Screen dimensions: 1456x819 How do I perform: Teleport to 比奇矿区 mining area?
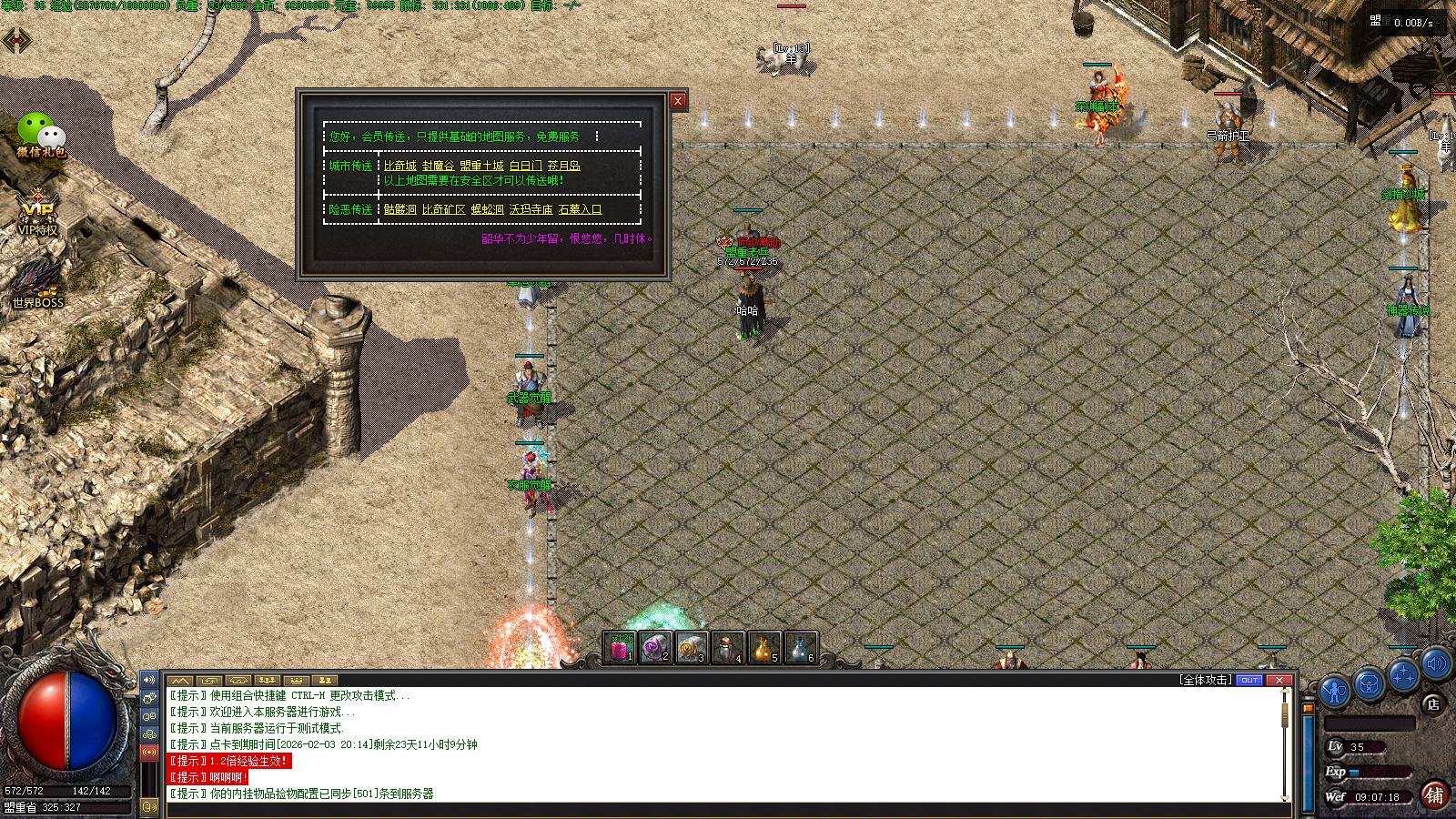[x=443, y=209]
